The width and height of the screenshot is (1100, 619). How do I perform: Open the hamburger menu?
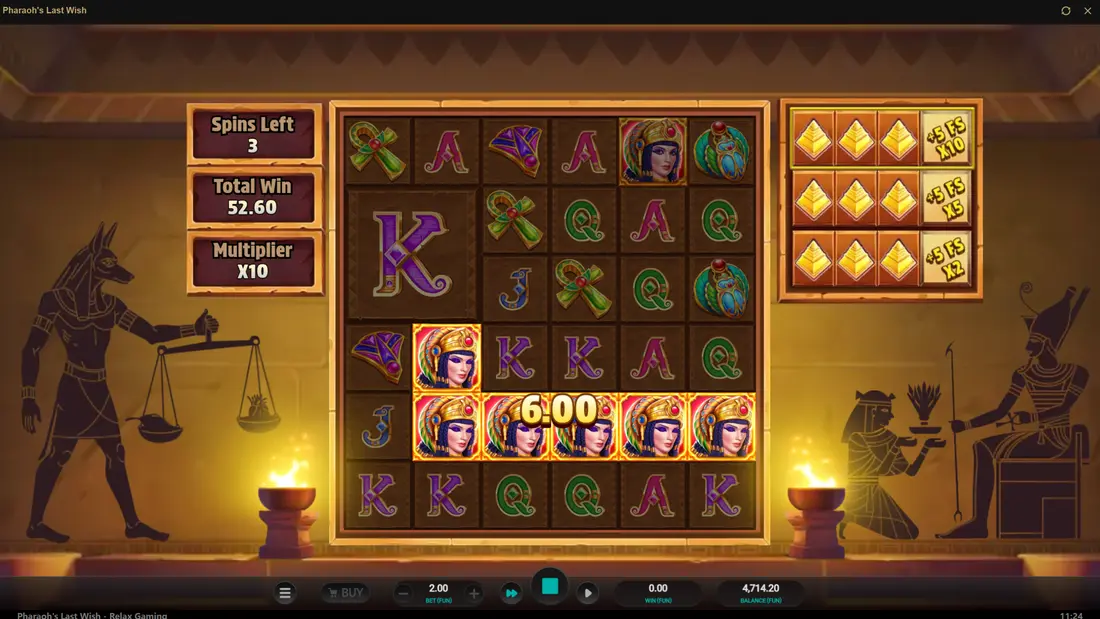pyautogui.click(x=285, y=593)
